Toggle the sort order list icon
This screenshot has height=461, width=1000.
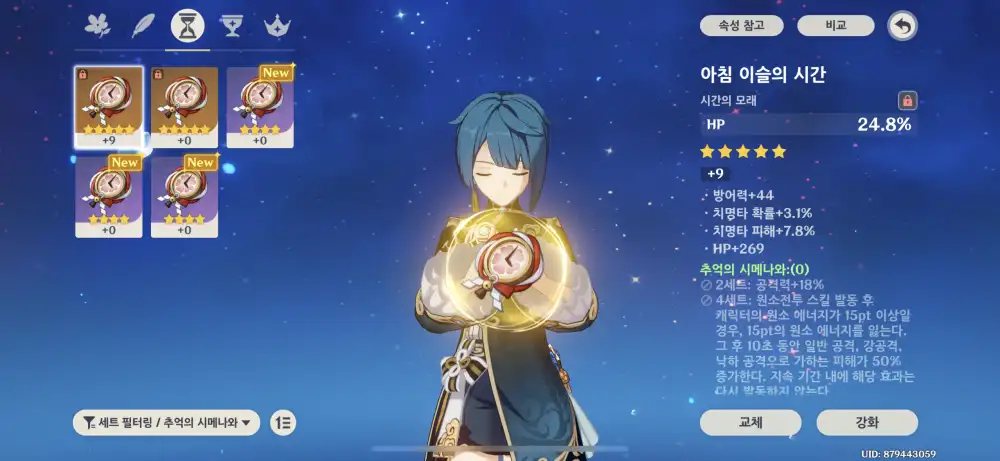tap(282, 422)
